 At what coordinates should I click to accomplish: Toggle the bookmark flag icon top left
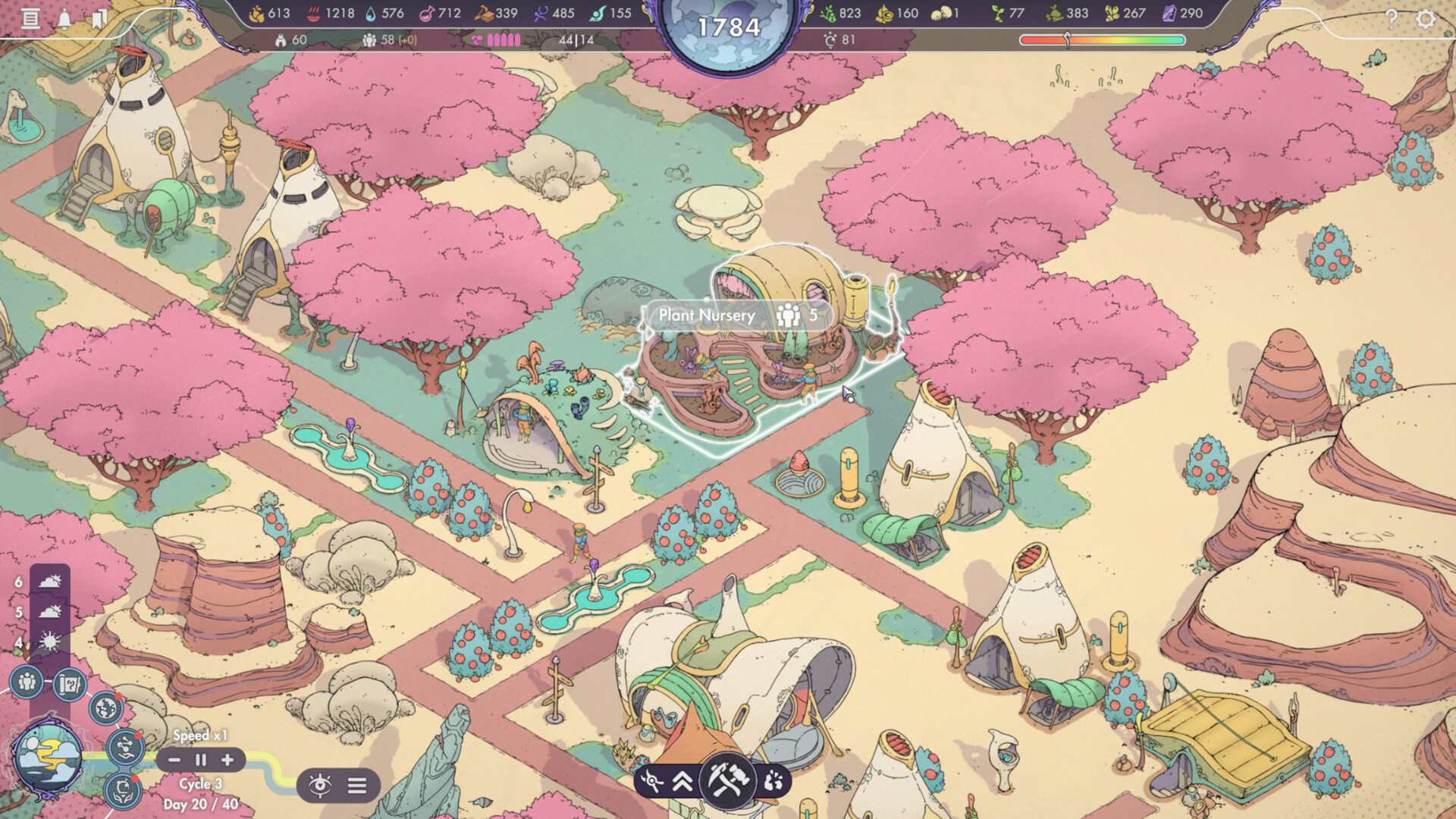(100, 17)
